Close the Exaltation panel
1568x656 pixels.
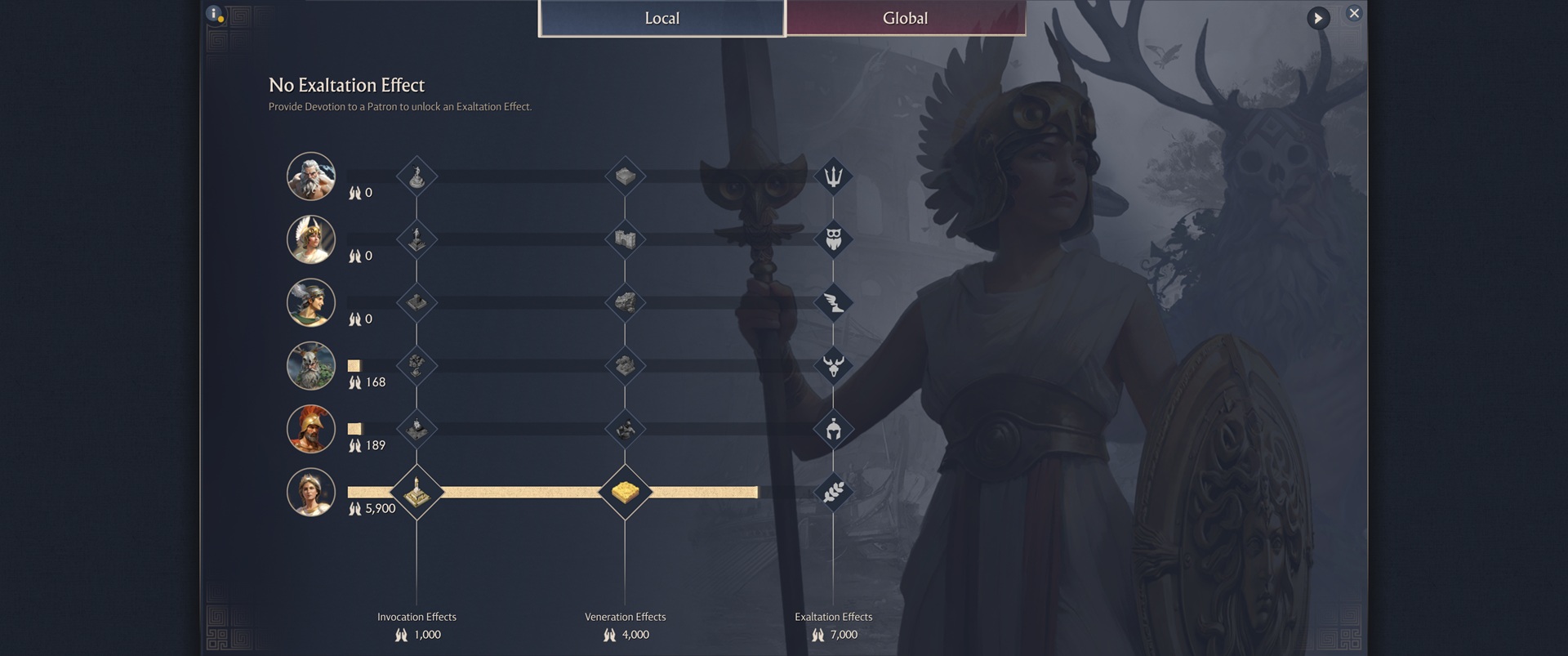point(1354,13)
